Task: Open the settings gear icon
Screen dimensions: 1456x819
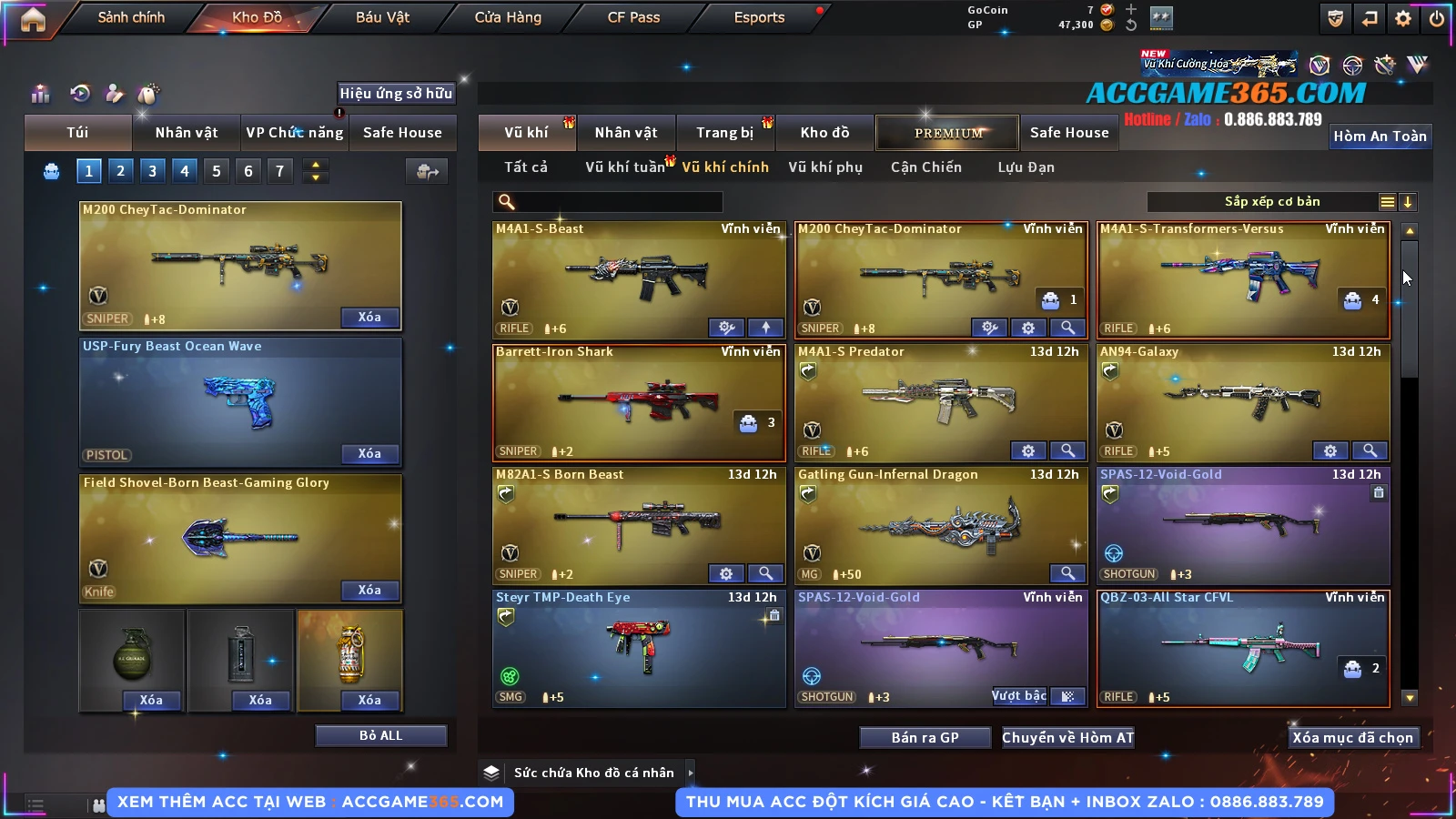Action: click(1403, 18)
